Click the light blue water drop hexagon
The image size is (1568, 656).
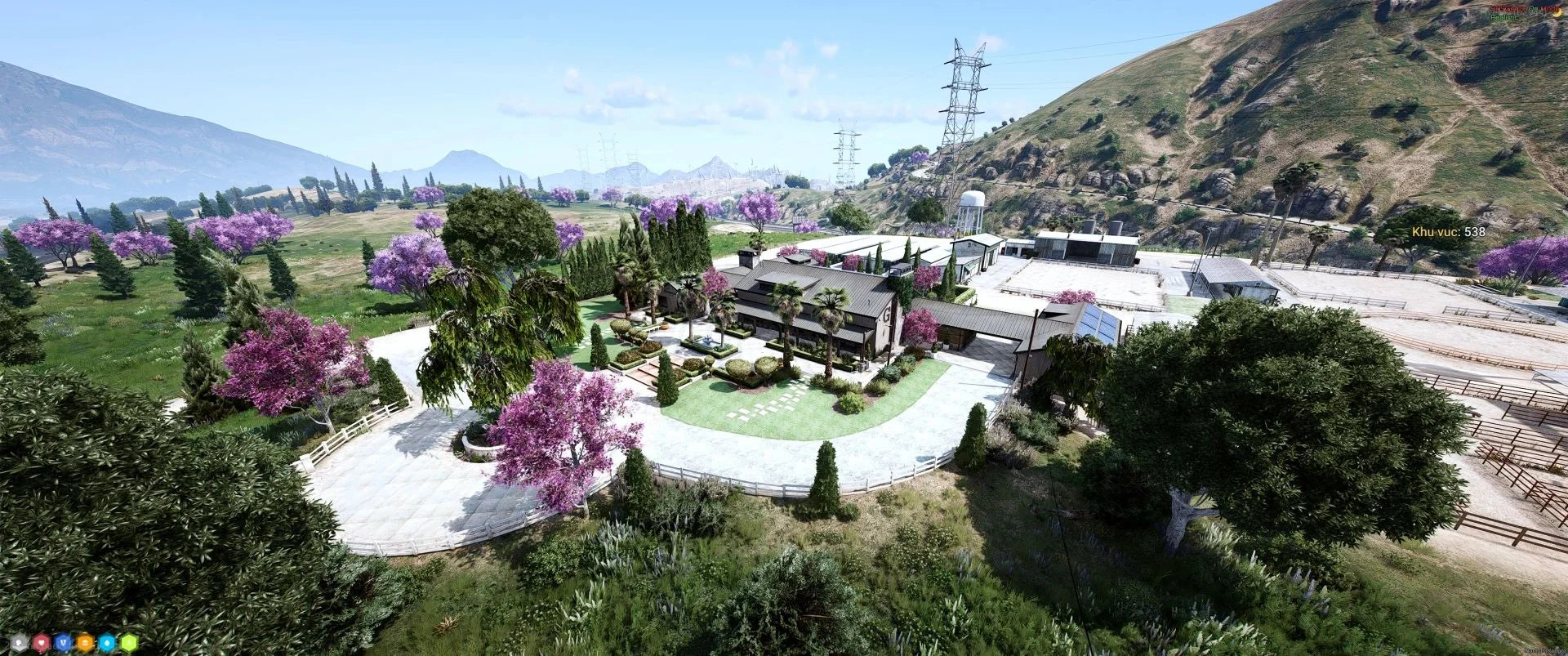pos(107,642)
